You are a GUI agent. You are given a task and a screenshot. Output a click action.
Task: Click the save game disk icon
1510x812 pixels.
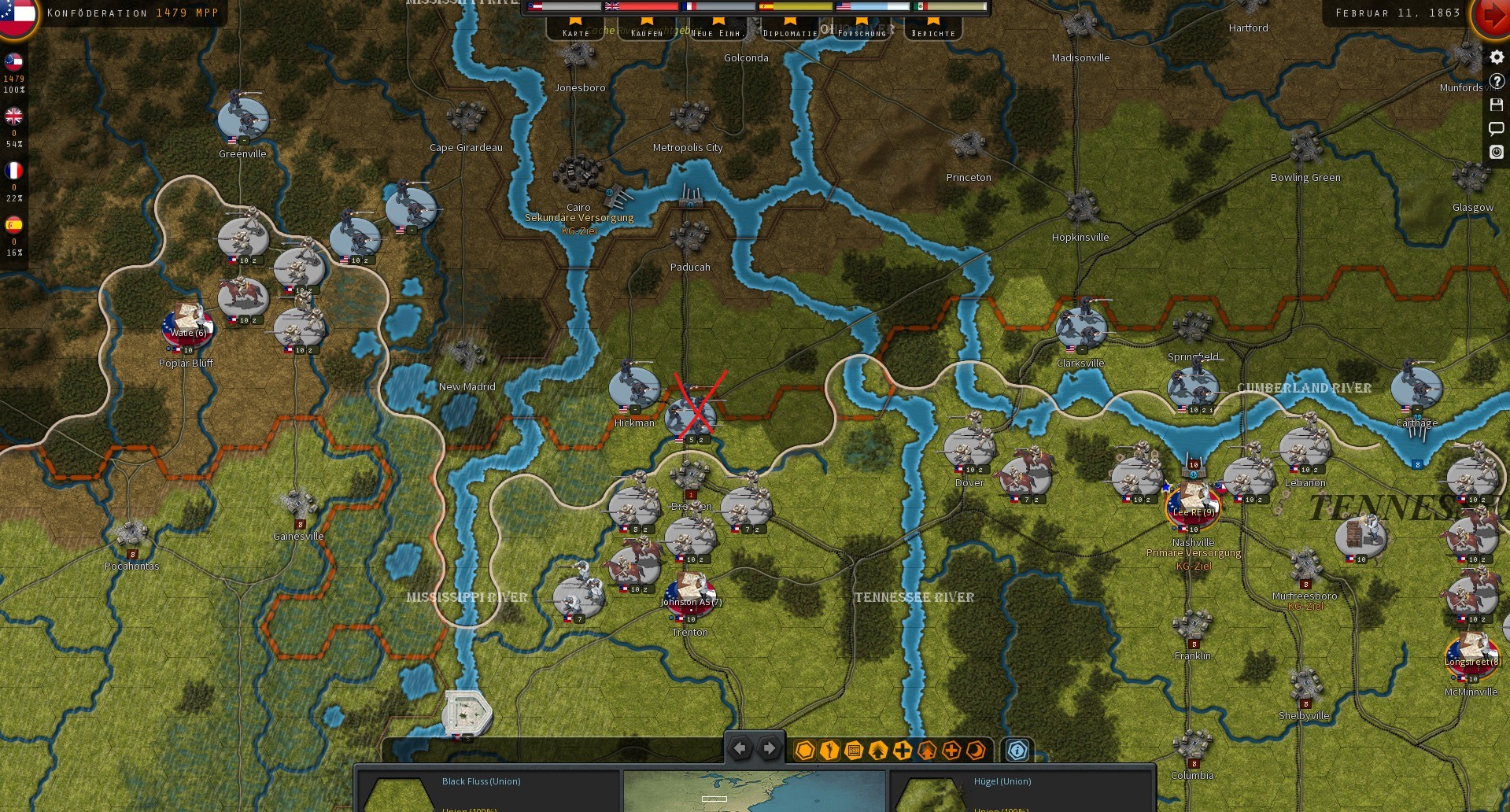pyautogui.click(x=1496, y=103)
